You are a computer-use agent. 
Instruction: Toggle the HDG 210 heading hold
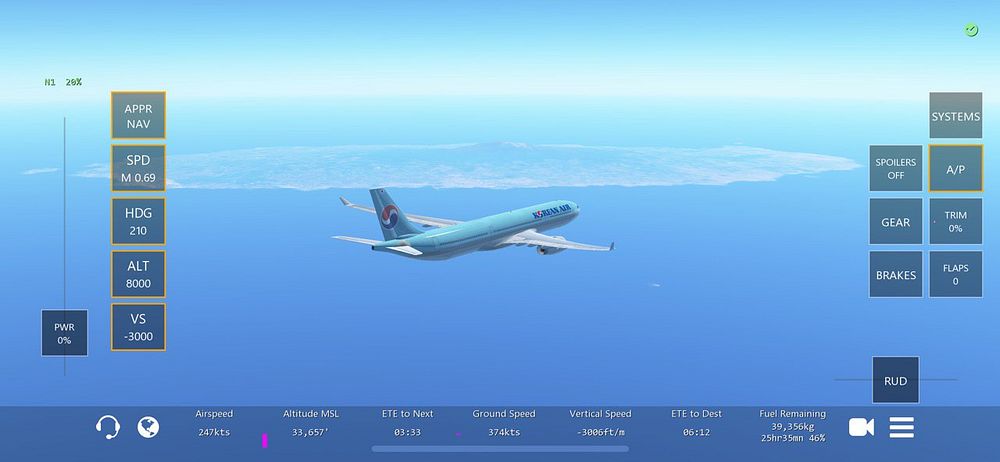tap(138, 221)
